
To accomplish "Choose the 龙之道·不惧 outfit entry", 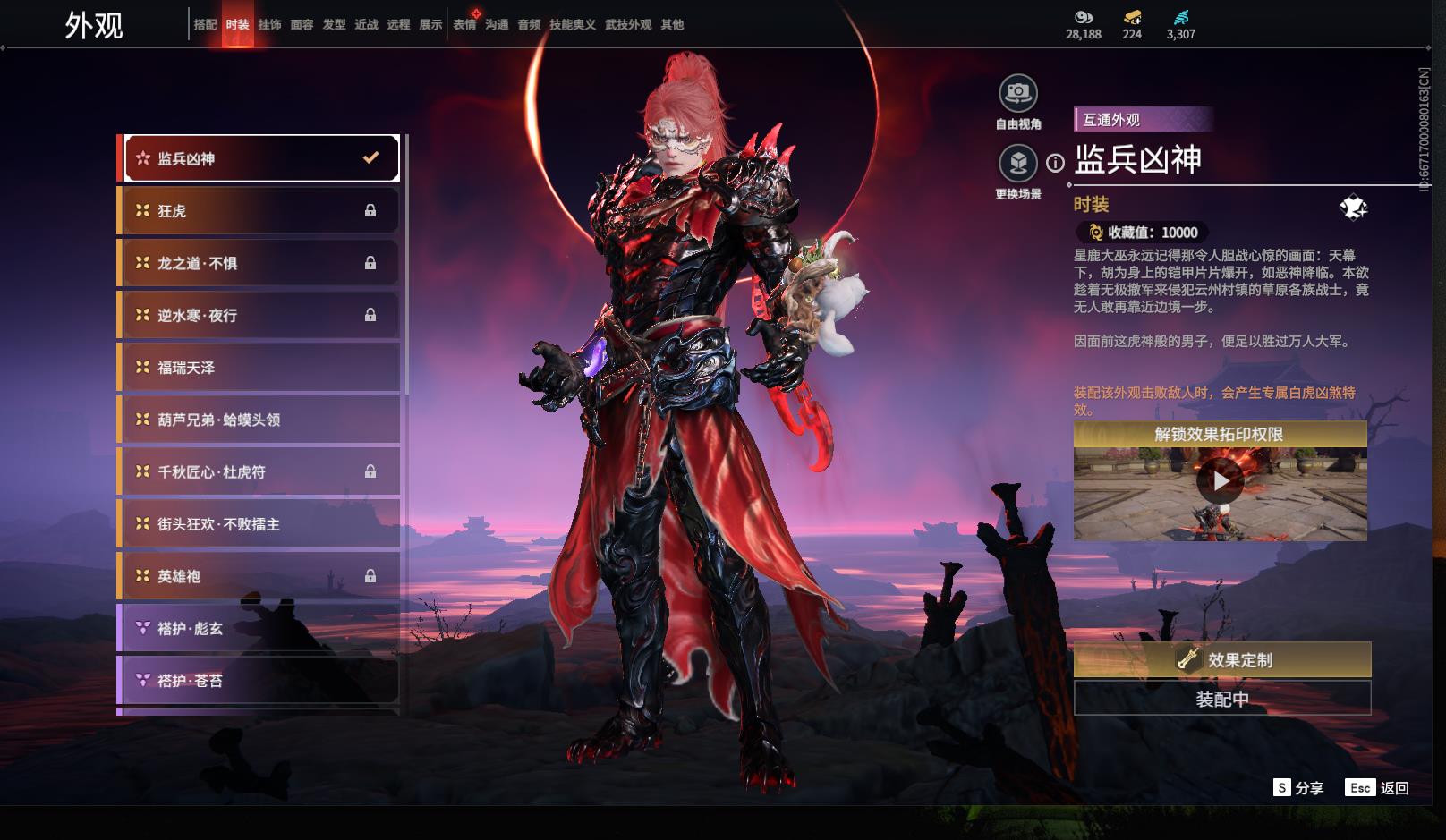I will [x=259, y=263].
